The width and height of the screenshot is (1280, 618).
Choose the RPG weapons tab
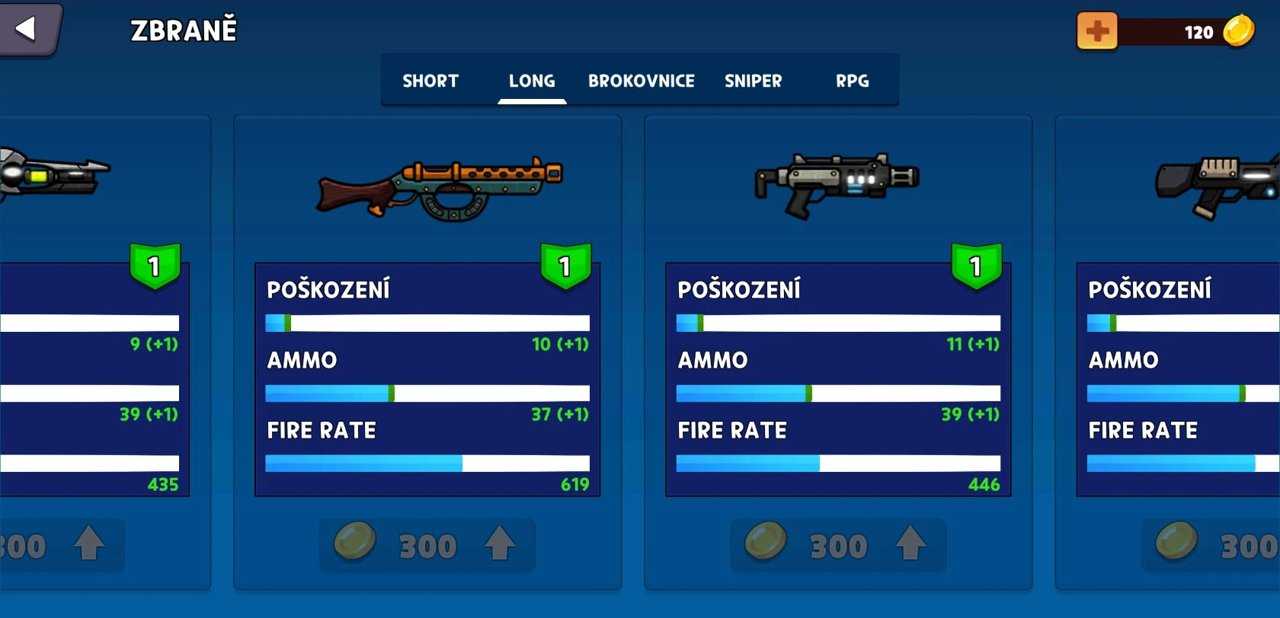(852, 81)
